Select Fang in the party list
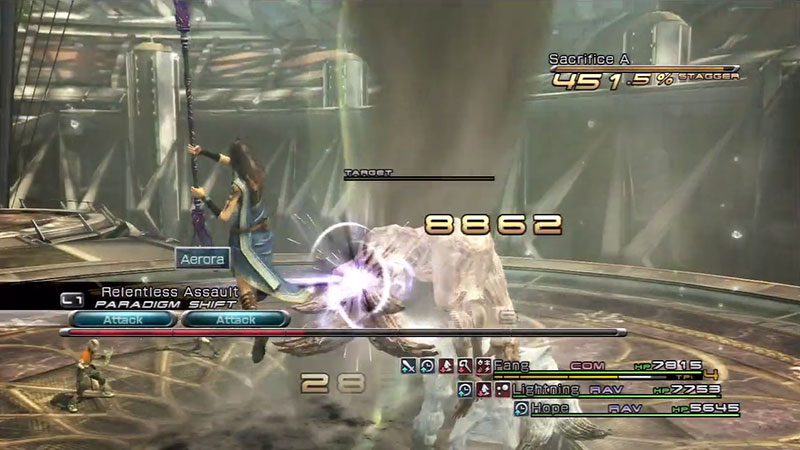The image size is (800, 450). (x=512, y=366)
